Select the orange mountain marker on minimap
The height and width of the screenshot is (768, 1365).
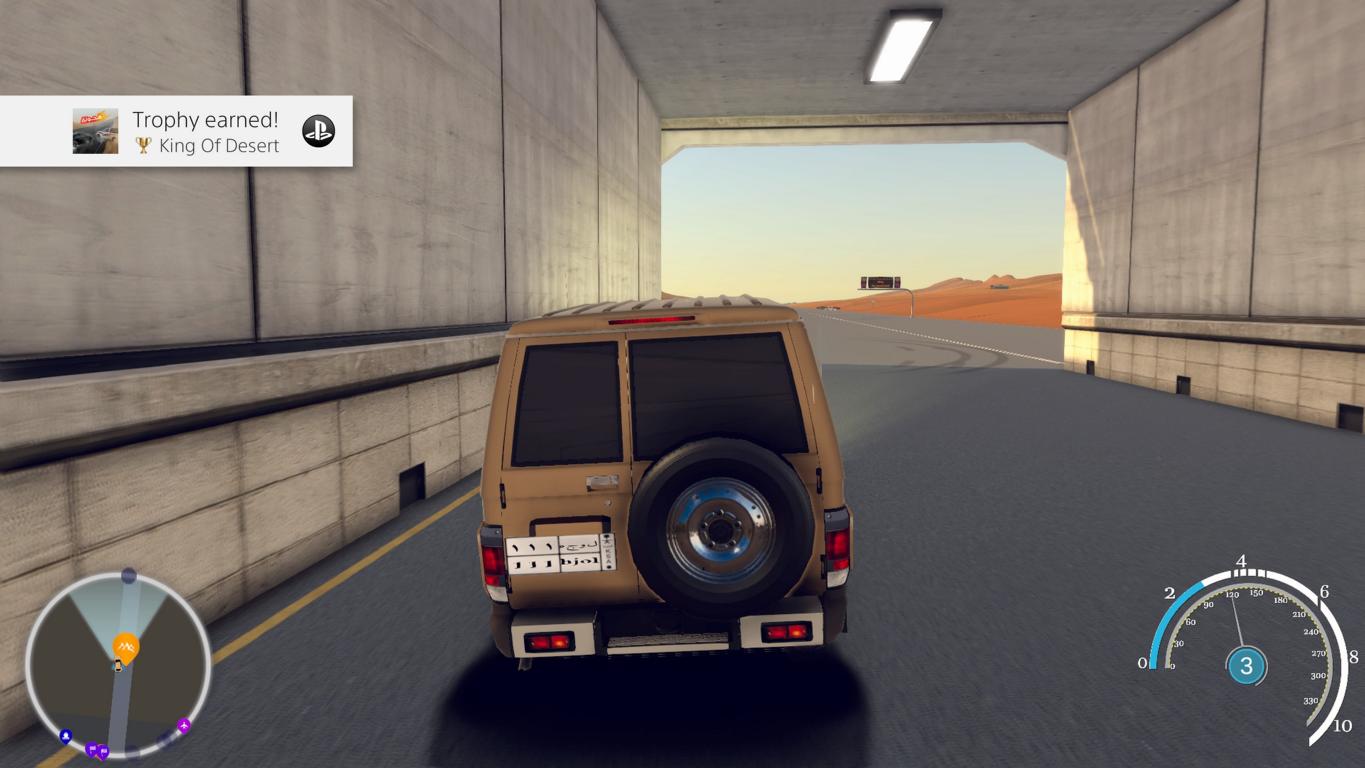[x=126, y=647]
